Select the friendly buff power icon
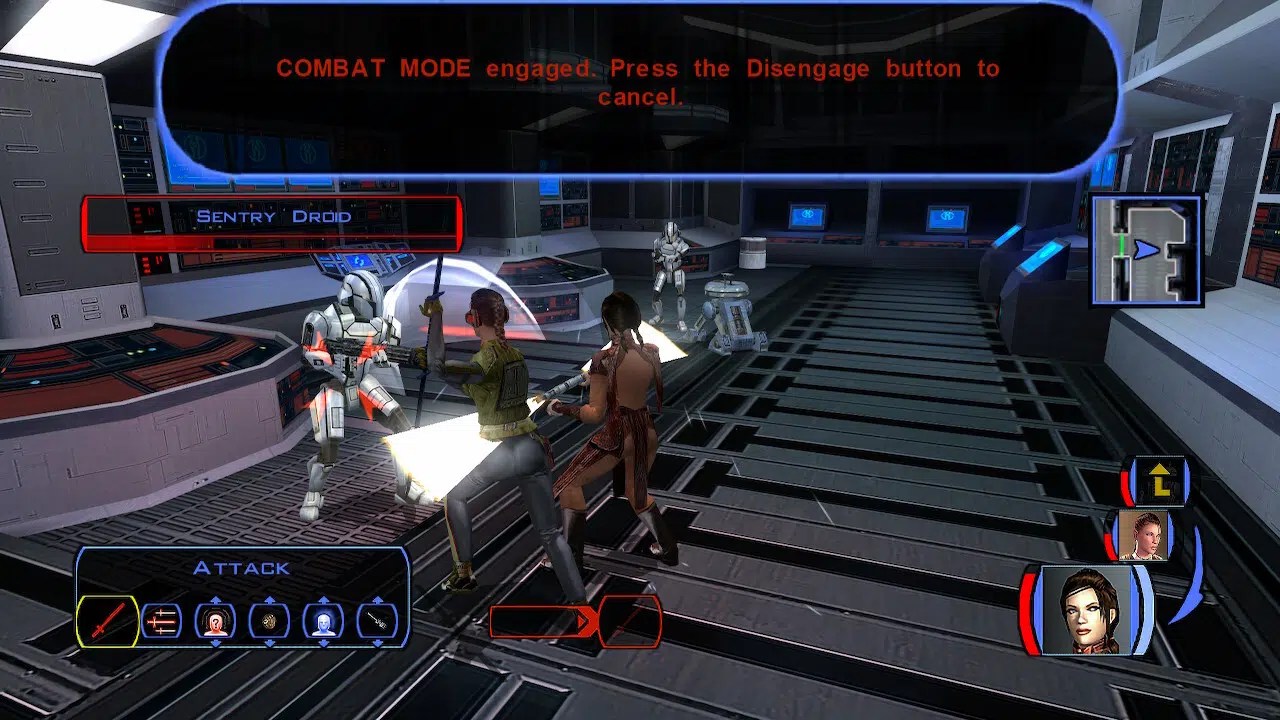1280x720 pixels. pos(324,622)
